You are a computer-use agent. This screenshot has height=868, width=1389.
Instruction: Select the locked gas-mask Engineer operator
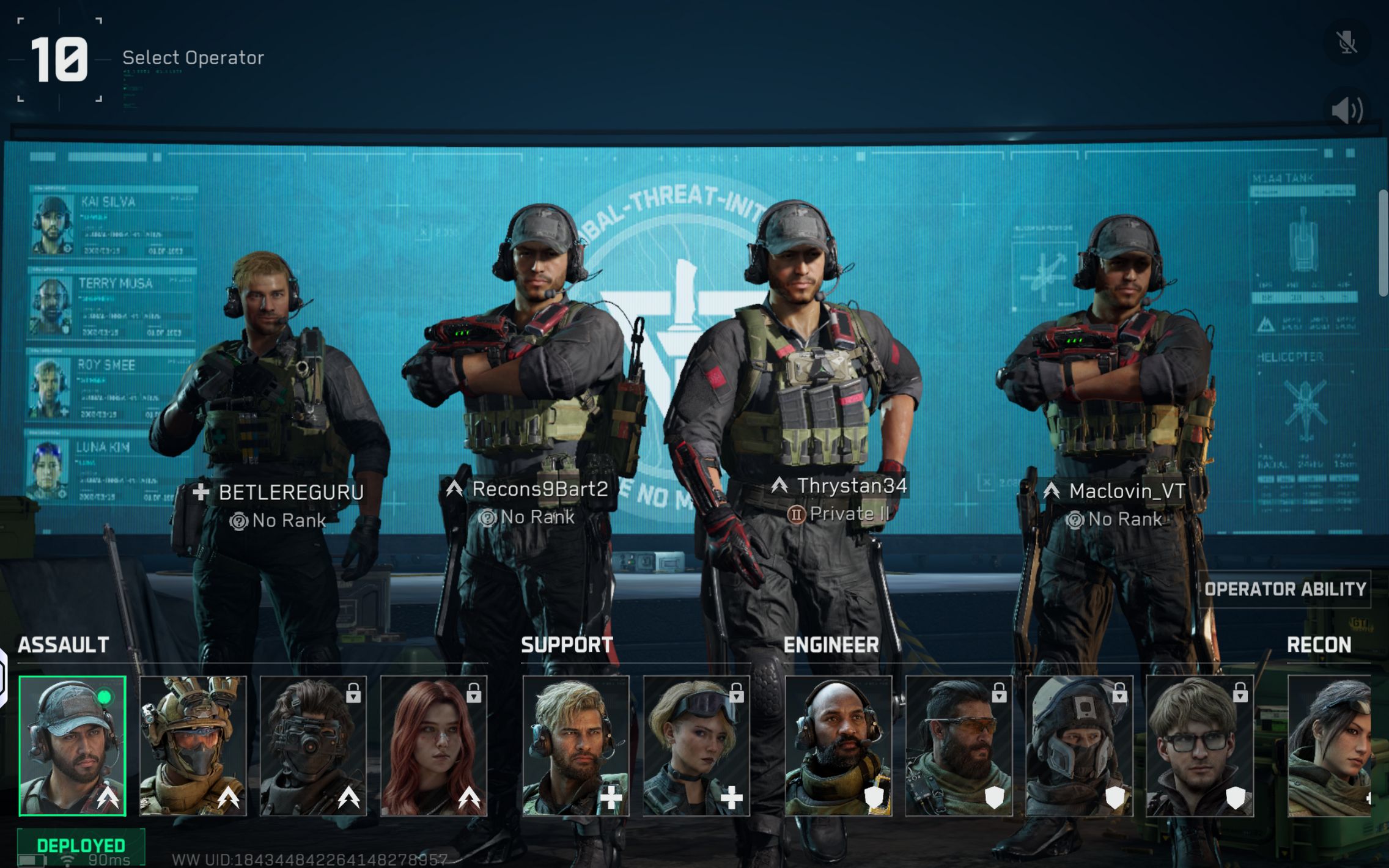1078,746
